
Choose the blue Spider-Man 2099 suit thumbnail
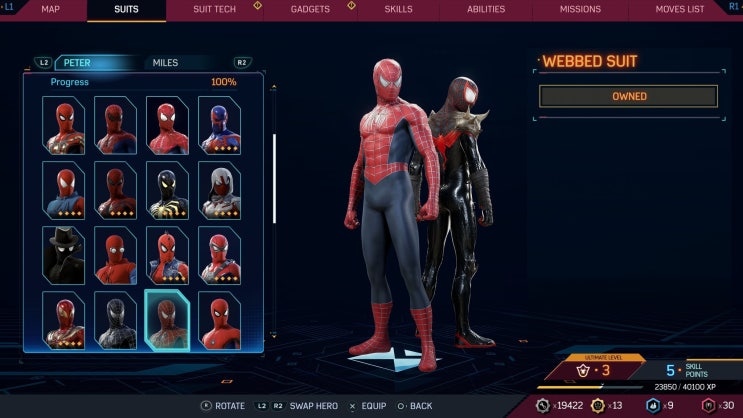click(x=219, y=125)
